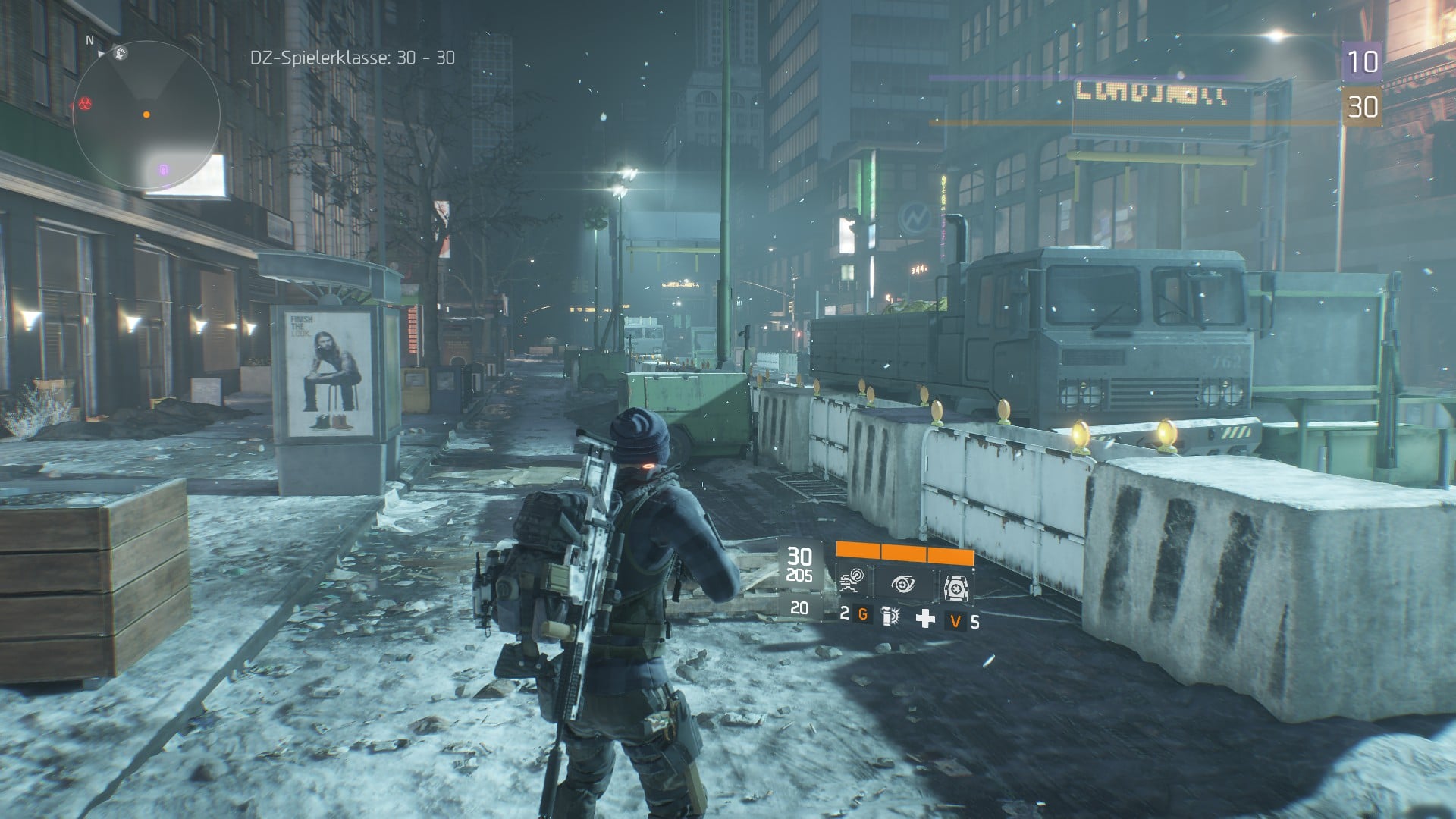1456x819 pixels.
Task: Click the circular minimap
Action: click(x=146, y=115)
